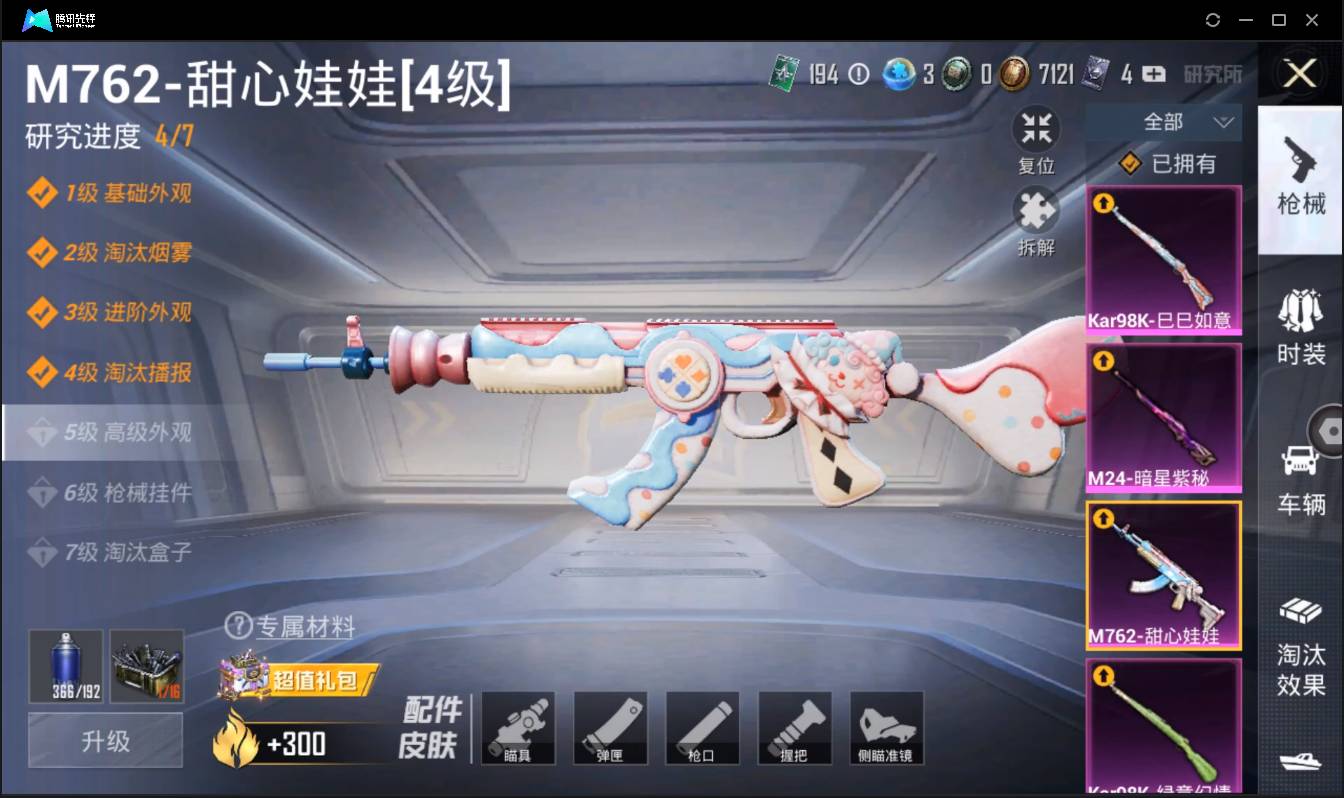The width and height of the screenshot is (1344, 798).
Task: Open the 瞄具 scope attachment skin slot
Action: coord(518,728)
